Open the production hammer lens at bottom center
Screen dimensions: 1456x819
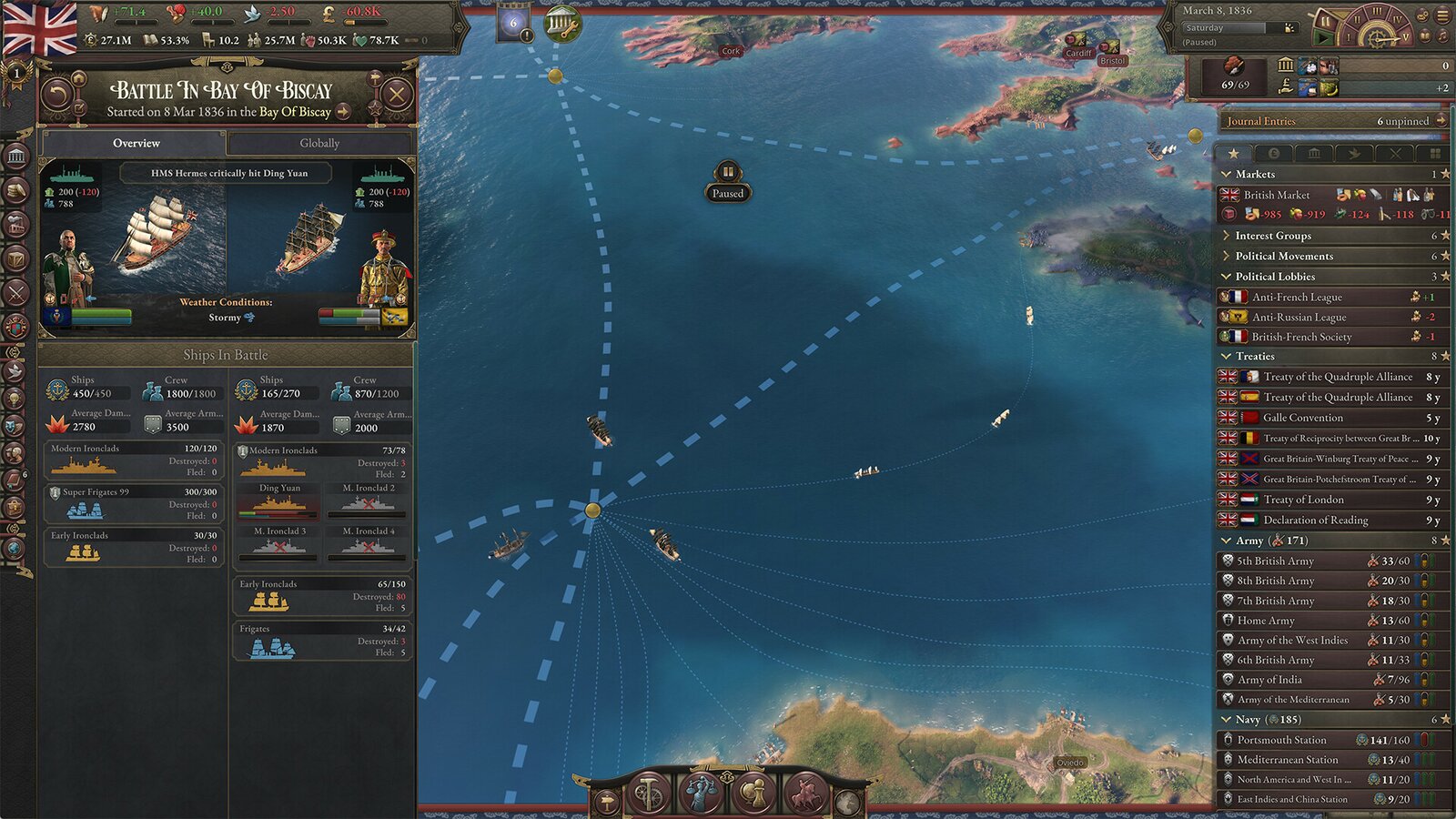(647, 794)
